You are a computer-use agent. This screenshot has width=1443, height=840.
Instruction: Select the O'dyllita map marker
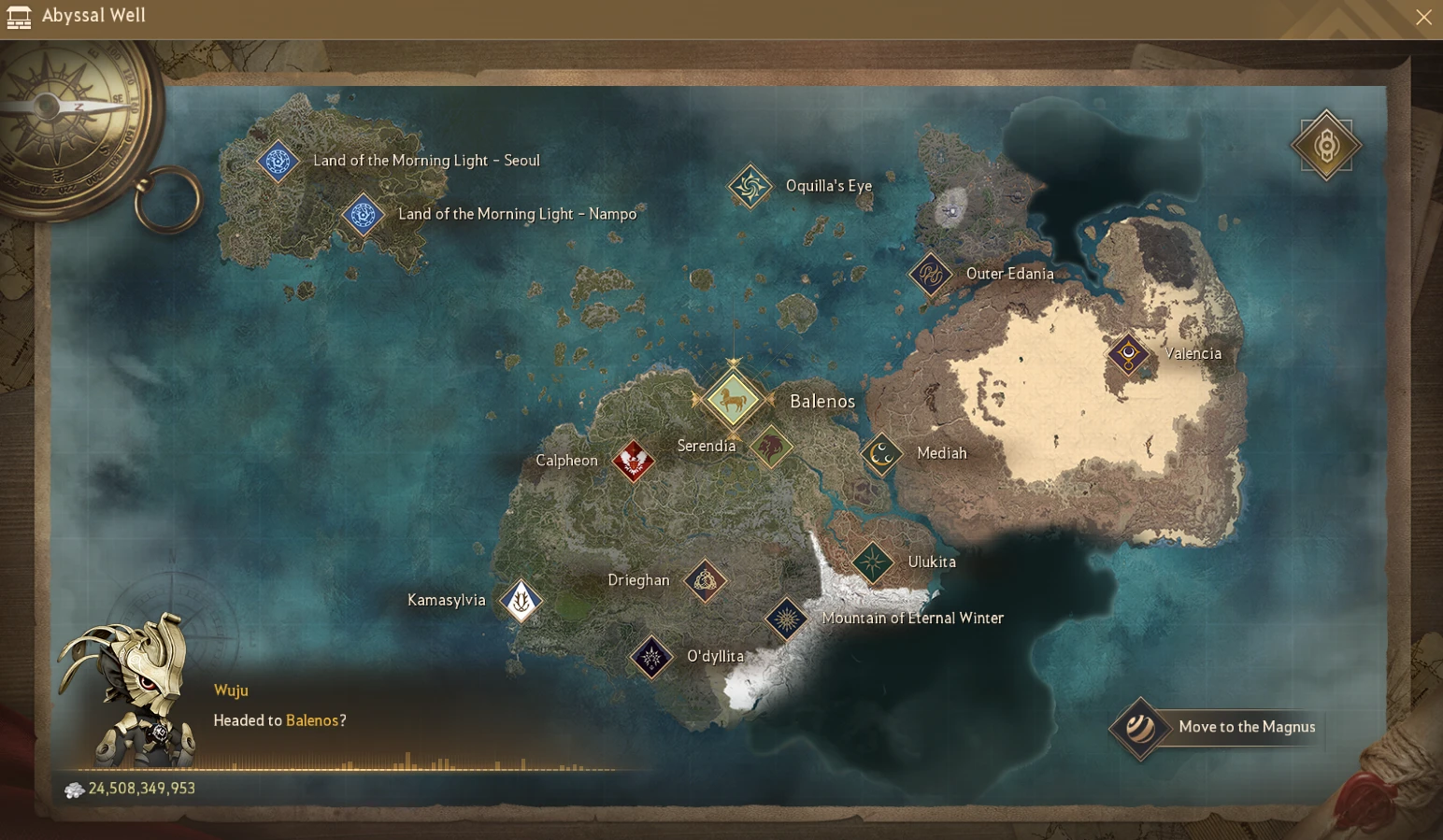tap(651, 657)
